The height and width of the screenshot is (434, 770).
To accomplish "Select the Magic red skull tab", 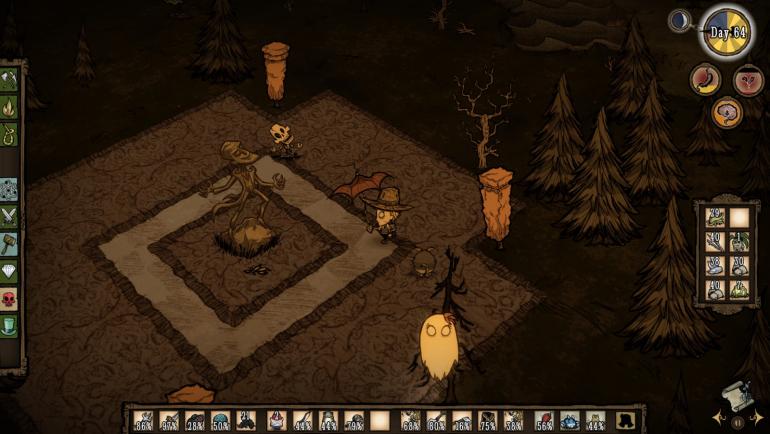I will 9,298.
